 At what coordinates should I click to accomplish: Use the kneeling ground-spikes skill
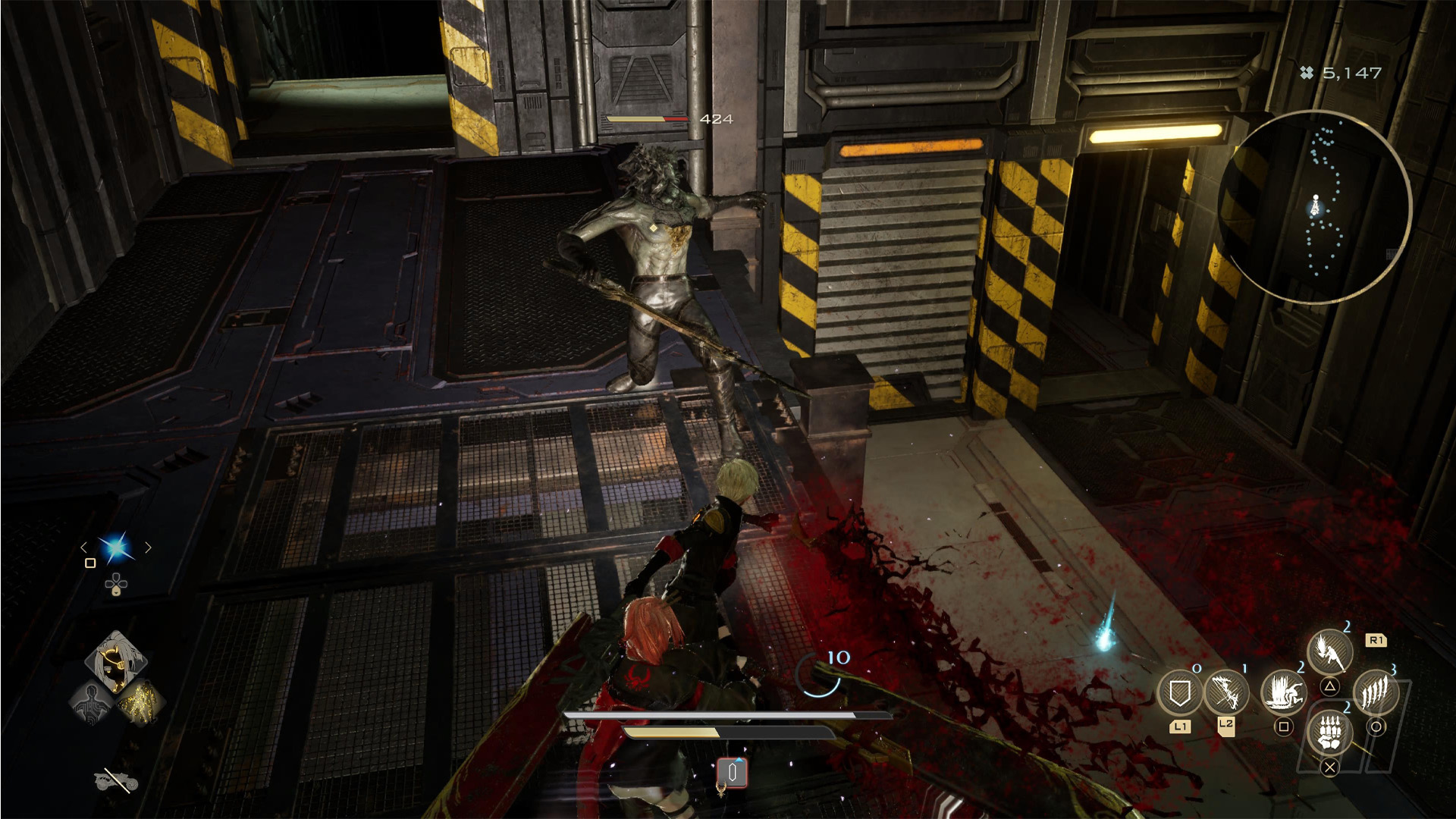(1283, 692)
